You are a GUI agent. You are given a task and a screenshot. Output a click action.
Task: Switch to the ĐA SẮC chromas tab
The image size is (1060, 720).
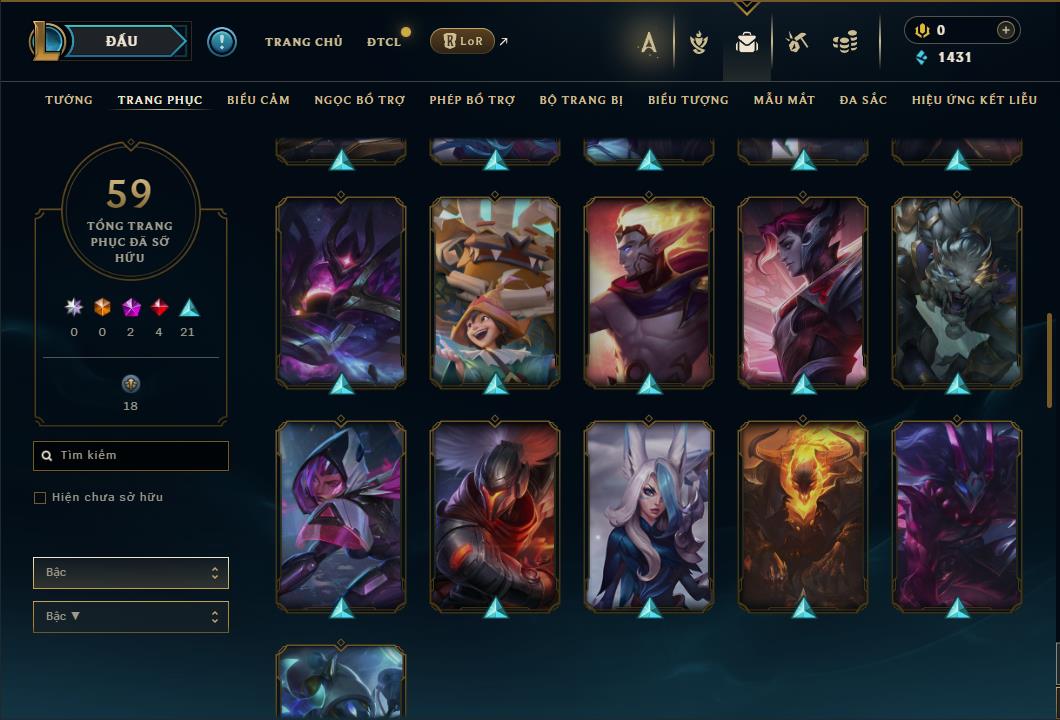(x=863, y=100)
